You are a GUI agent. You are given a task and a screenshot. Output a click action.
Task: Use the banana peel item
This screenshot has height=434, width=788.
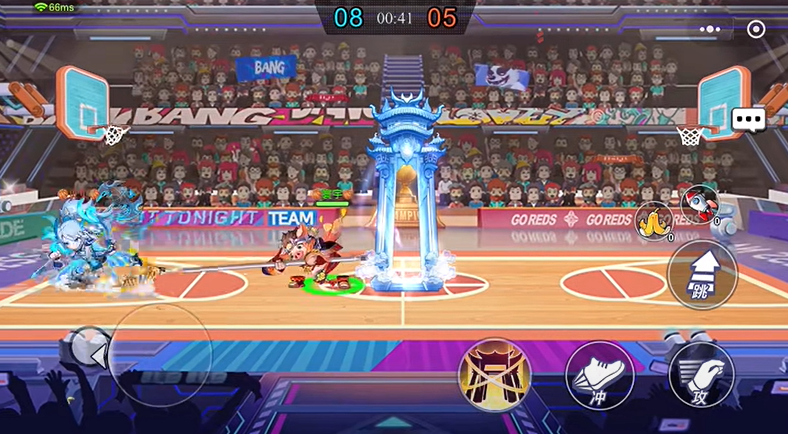(x=653, y=219)
